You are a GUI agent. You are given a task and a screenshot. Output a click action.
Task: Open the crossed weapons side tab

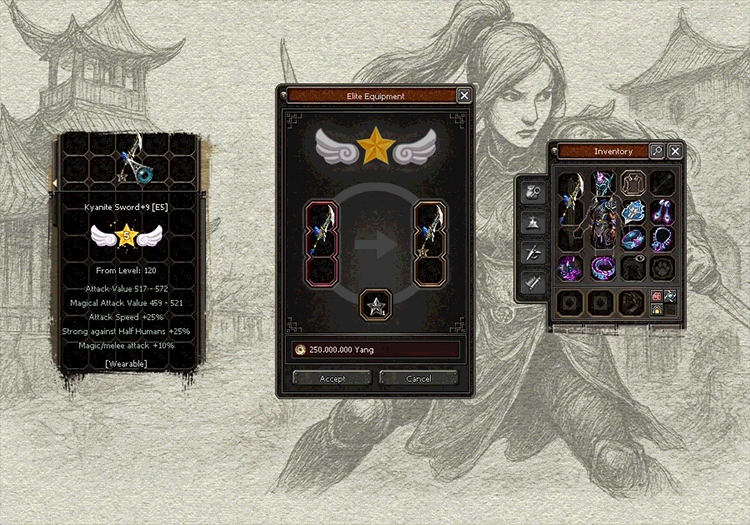pyautogui.click(x=534, y=253)
